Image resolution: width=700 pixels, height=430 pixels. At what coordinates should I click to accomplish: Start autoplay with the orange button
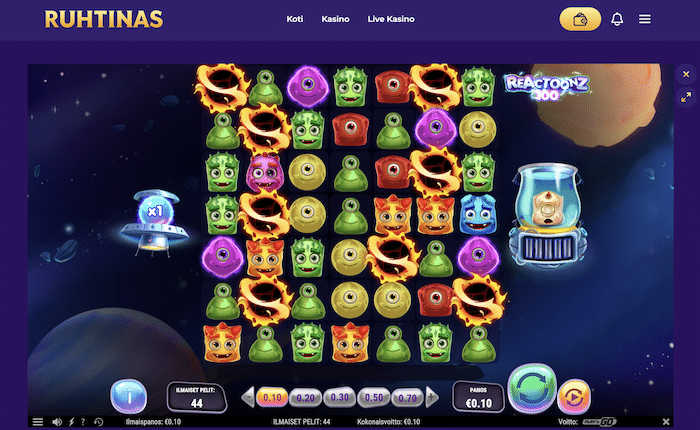[572, 395]
